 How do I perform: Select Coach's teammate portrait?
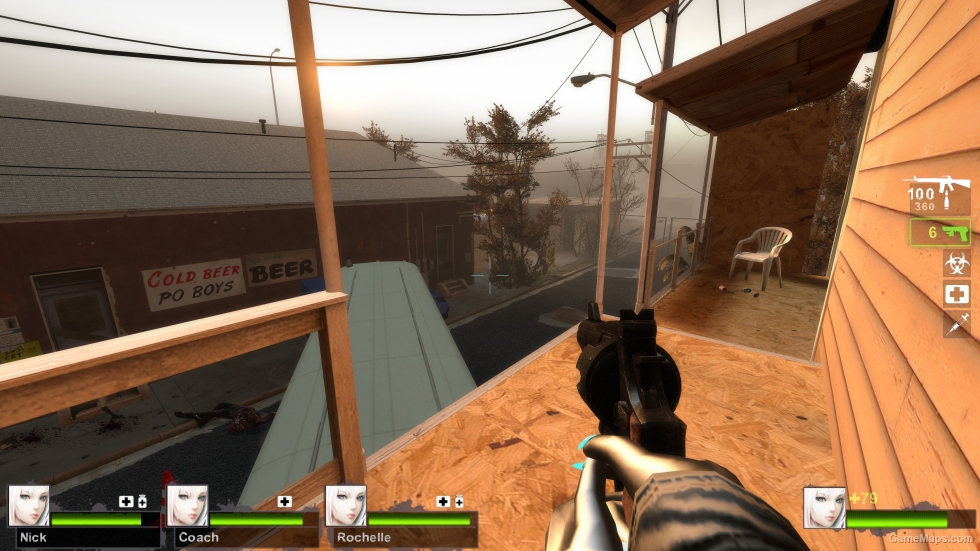(187, 506)
